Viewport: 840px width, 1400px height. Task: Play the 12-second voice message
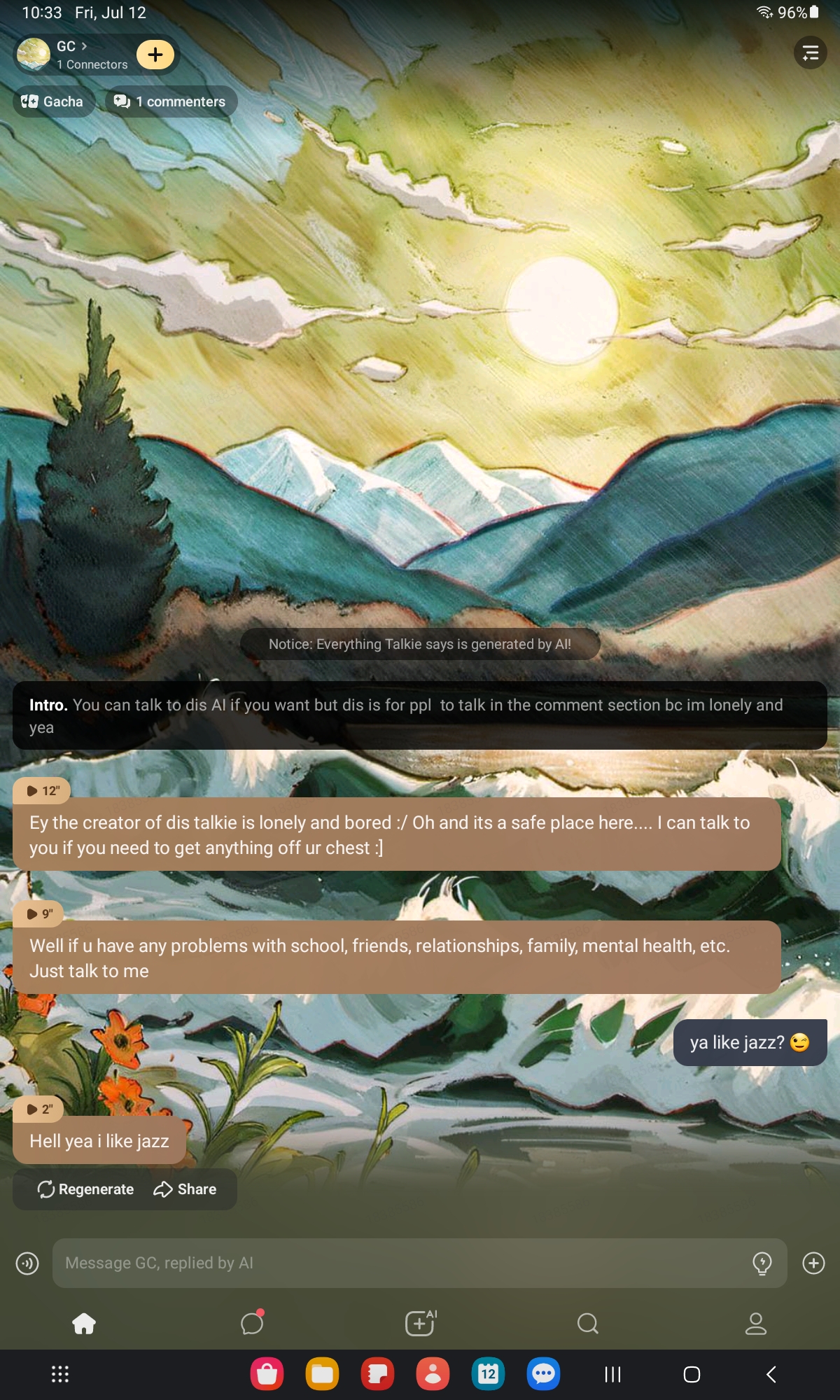tap(42, 791)
